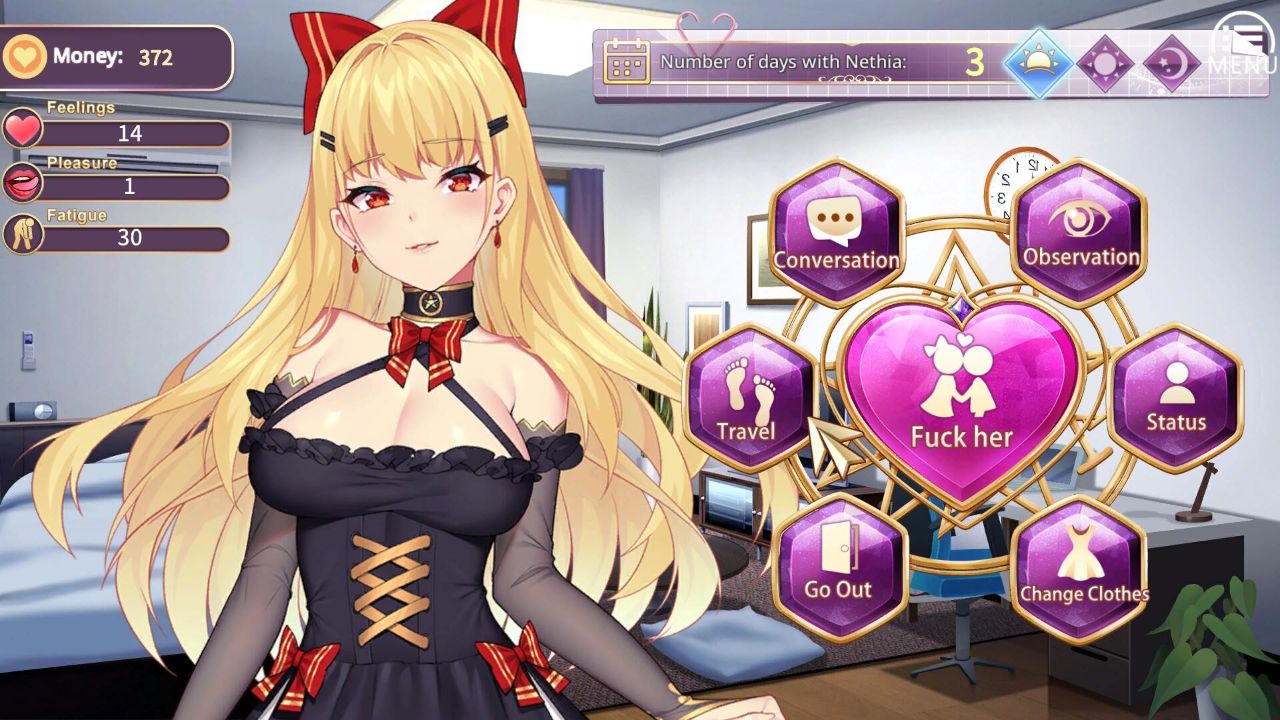
Task: Select the Fatigue stamina icon
Action: click(22, 236)
